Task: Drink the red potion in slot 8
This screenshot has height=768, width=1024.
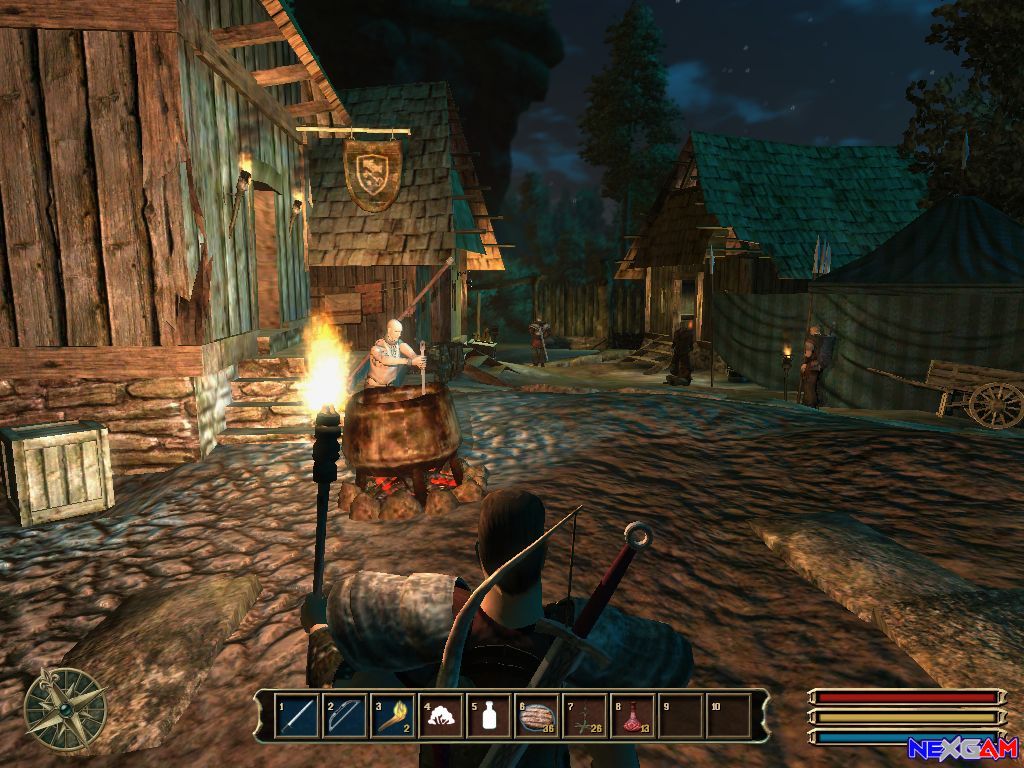Action: (633, 716)
